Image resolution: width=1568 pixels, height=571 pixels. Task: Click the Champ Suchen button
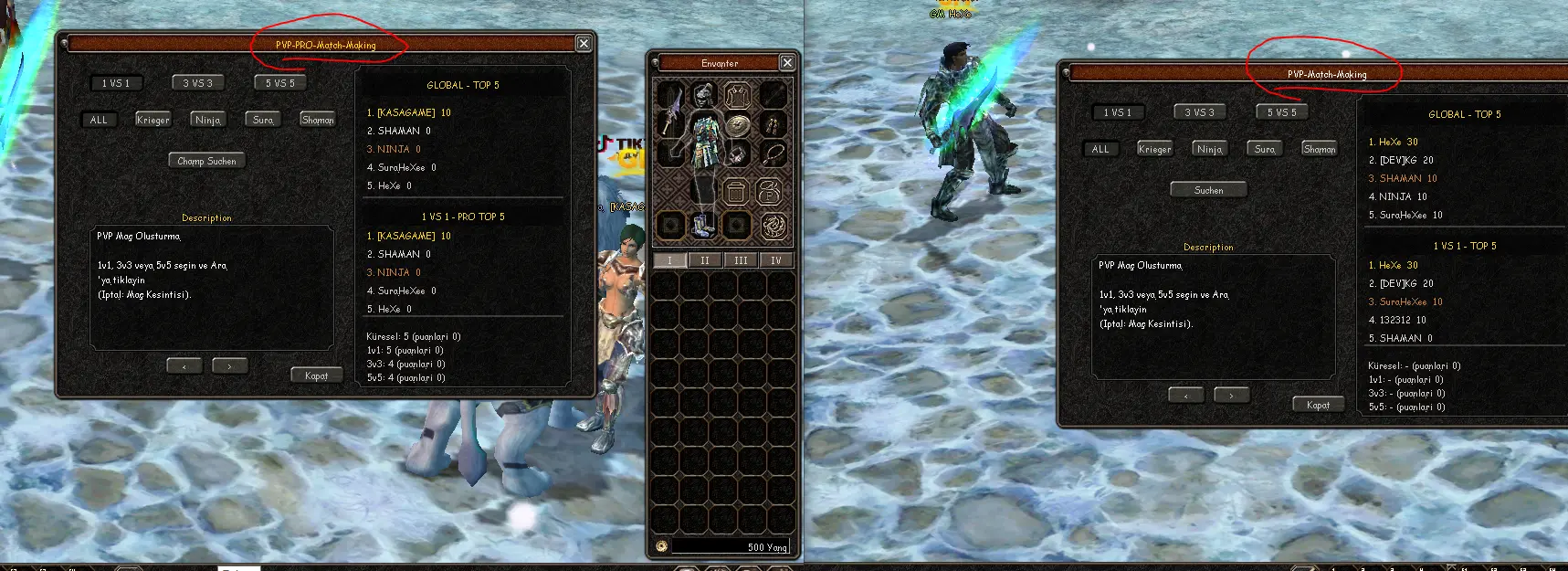point(206,161)
